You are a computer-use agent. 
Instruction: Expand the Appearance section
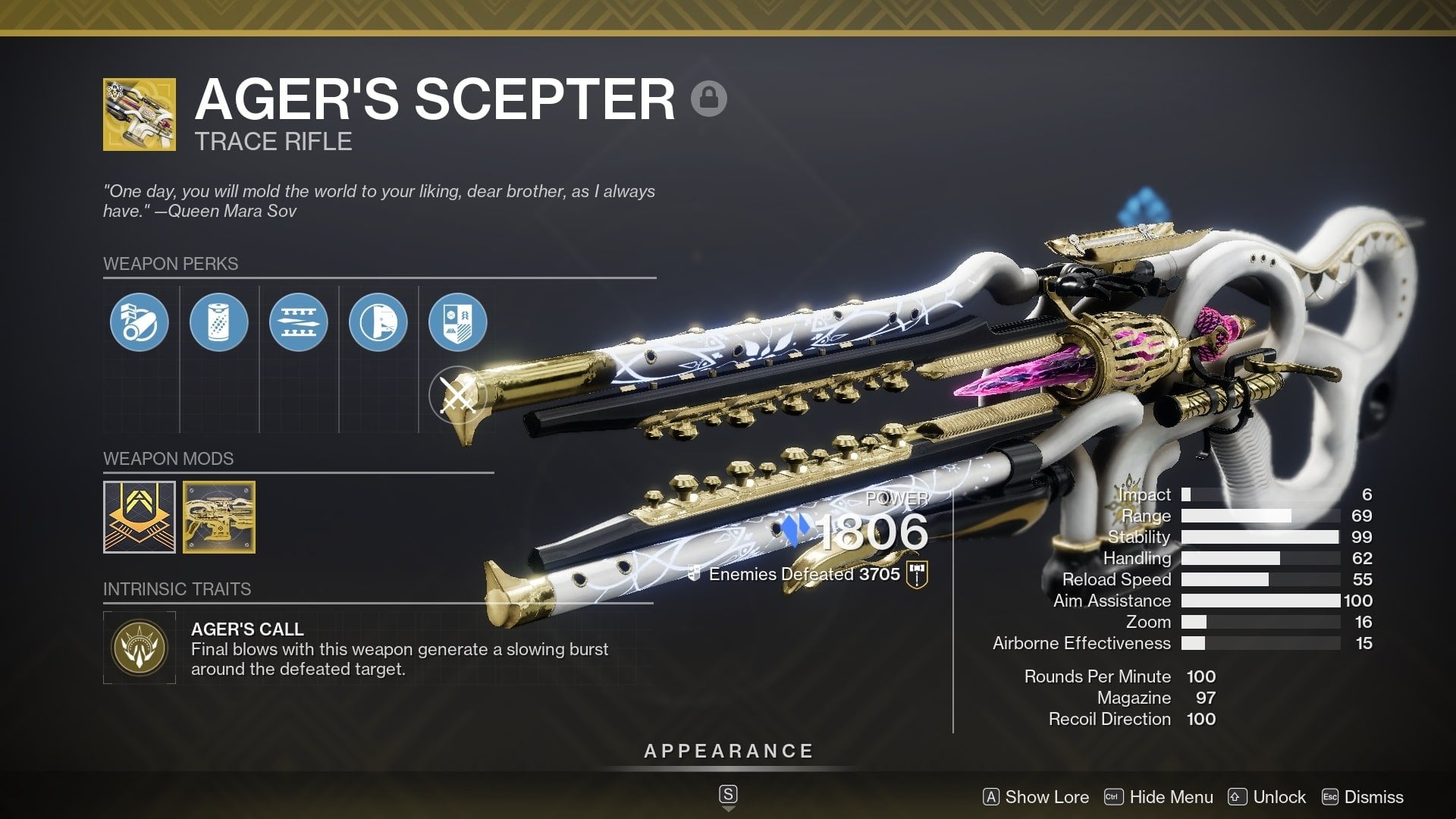tap(727, 752)
